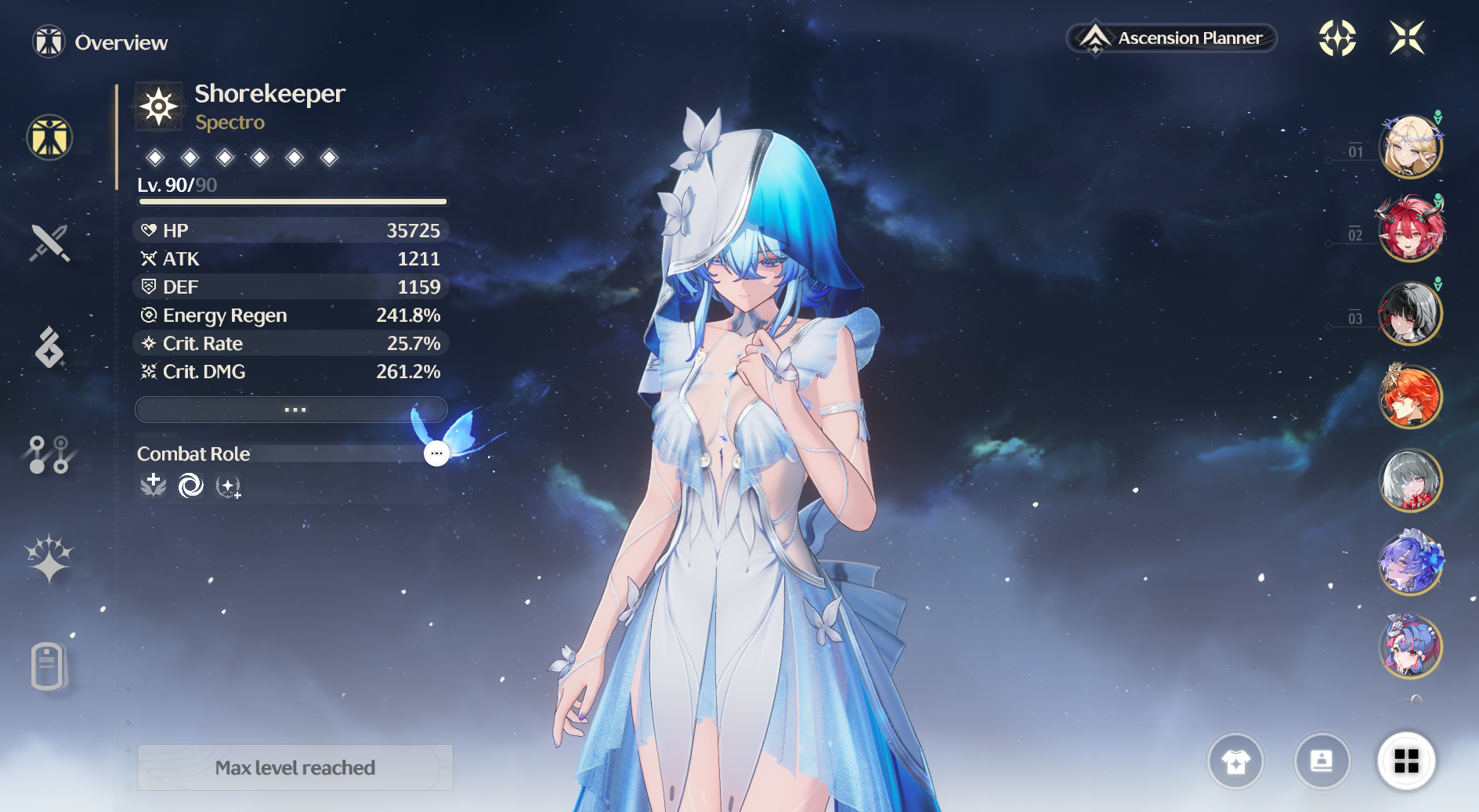
Task: Open the four-square grid character list
Action: tap(1406, 761)
